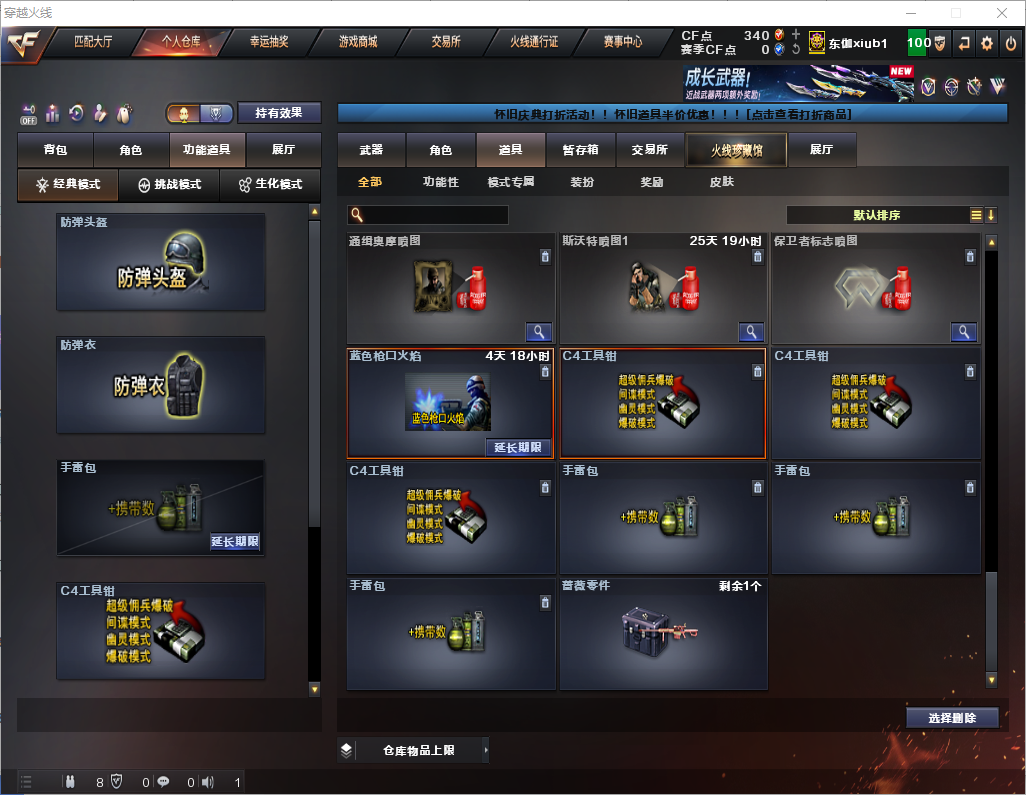Viewport: 1026px width, 795px height.
Task: Select the 防弹头盔 helmet item
Action: [x=161, y=262]
